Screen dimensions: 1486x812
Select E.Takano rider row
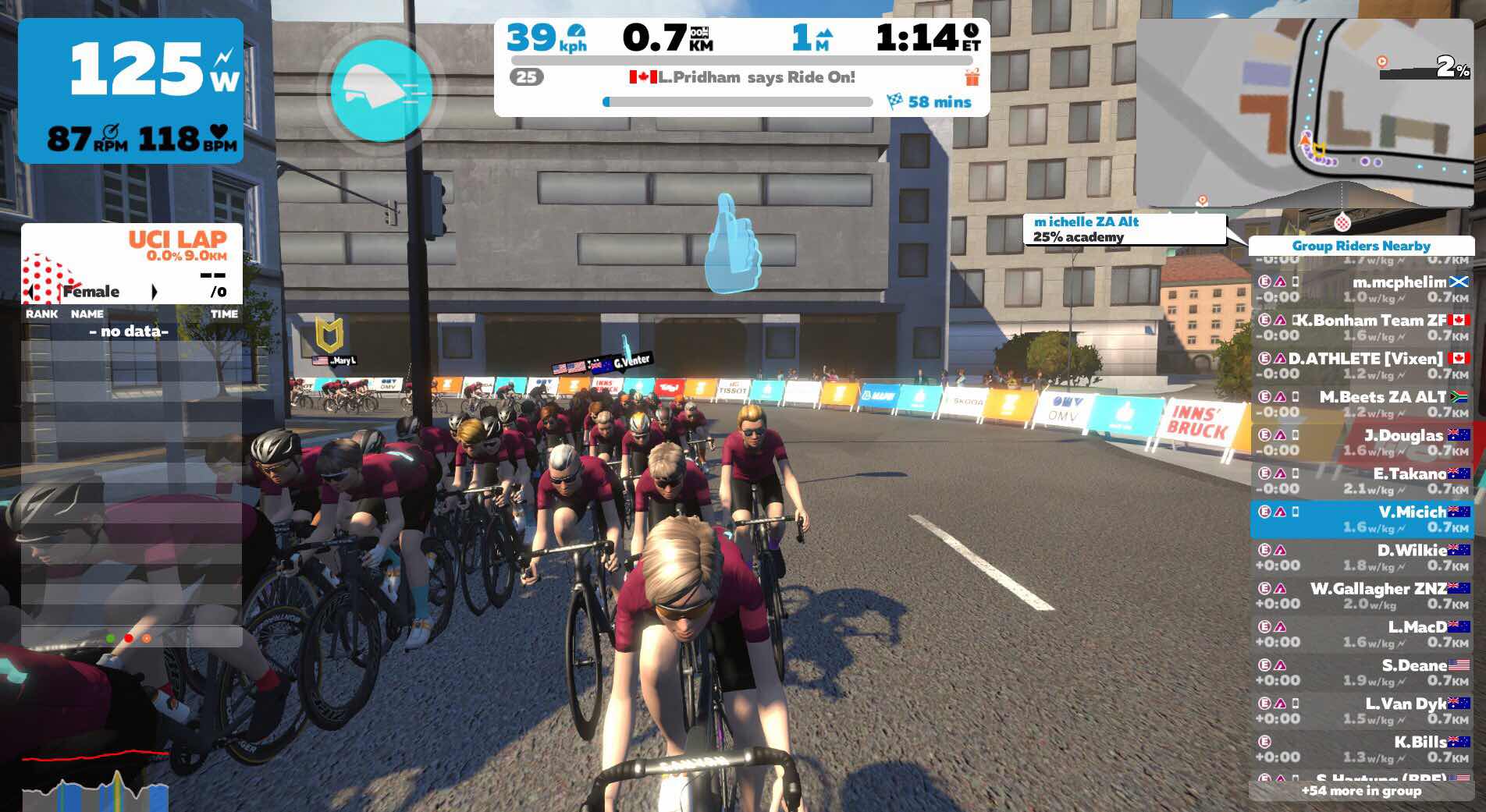tap(1361, 480)
